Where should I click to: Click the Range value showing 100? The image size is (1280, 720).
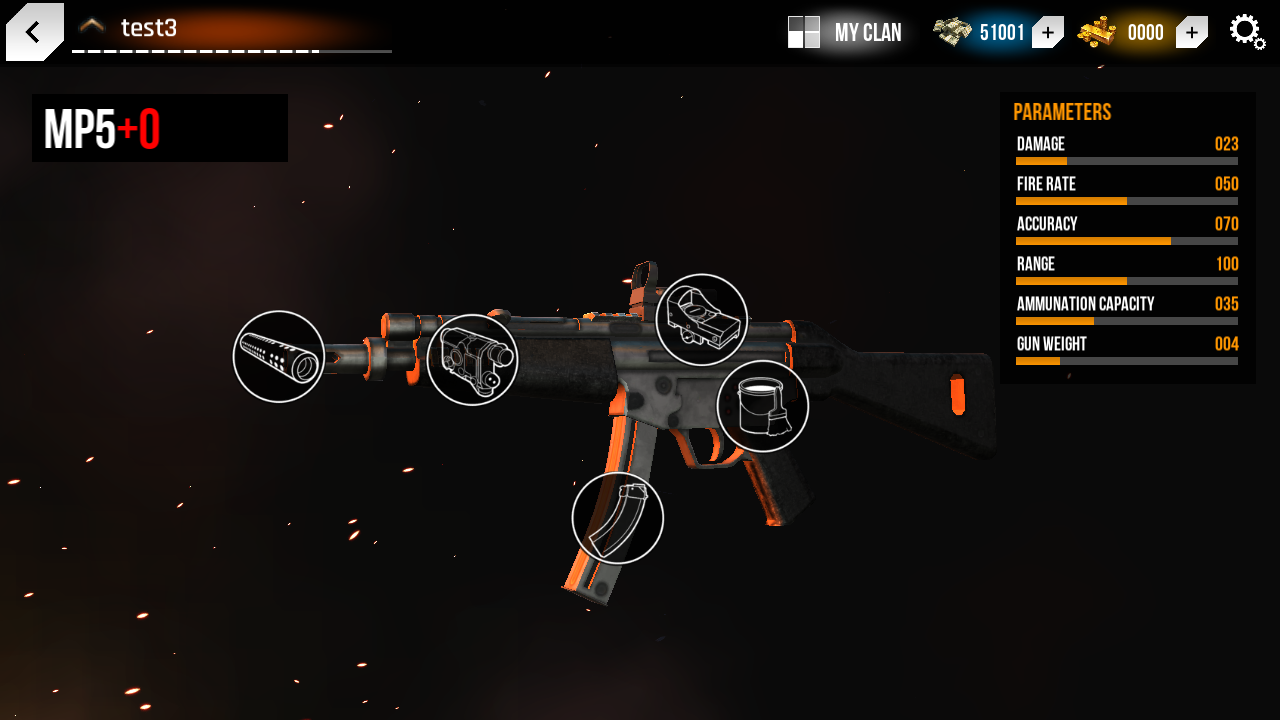(x=1227, y=263)
